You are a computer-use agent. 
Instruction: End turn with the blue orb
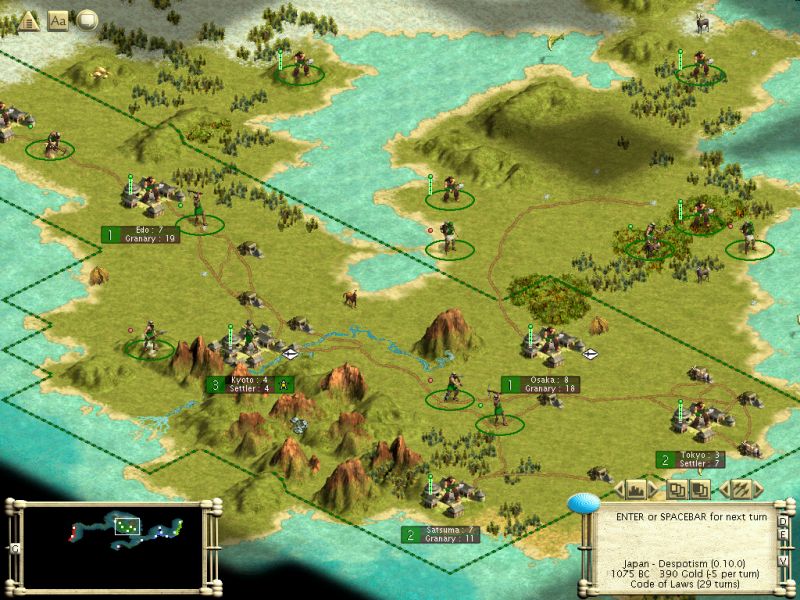point(583,503)
